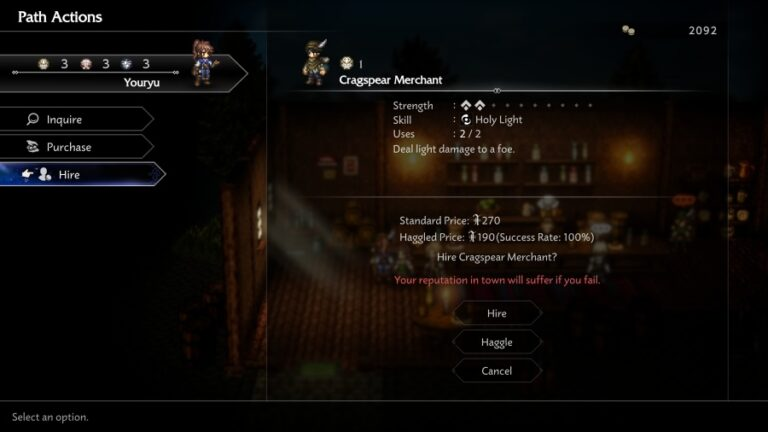768x432 pixels.
Task: Select the Inquire path action
Action: coord(75,120)
